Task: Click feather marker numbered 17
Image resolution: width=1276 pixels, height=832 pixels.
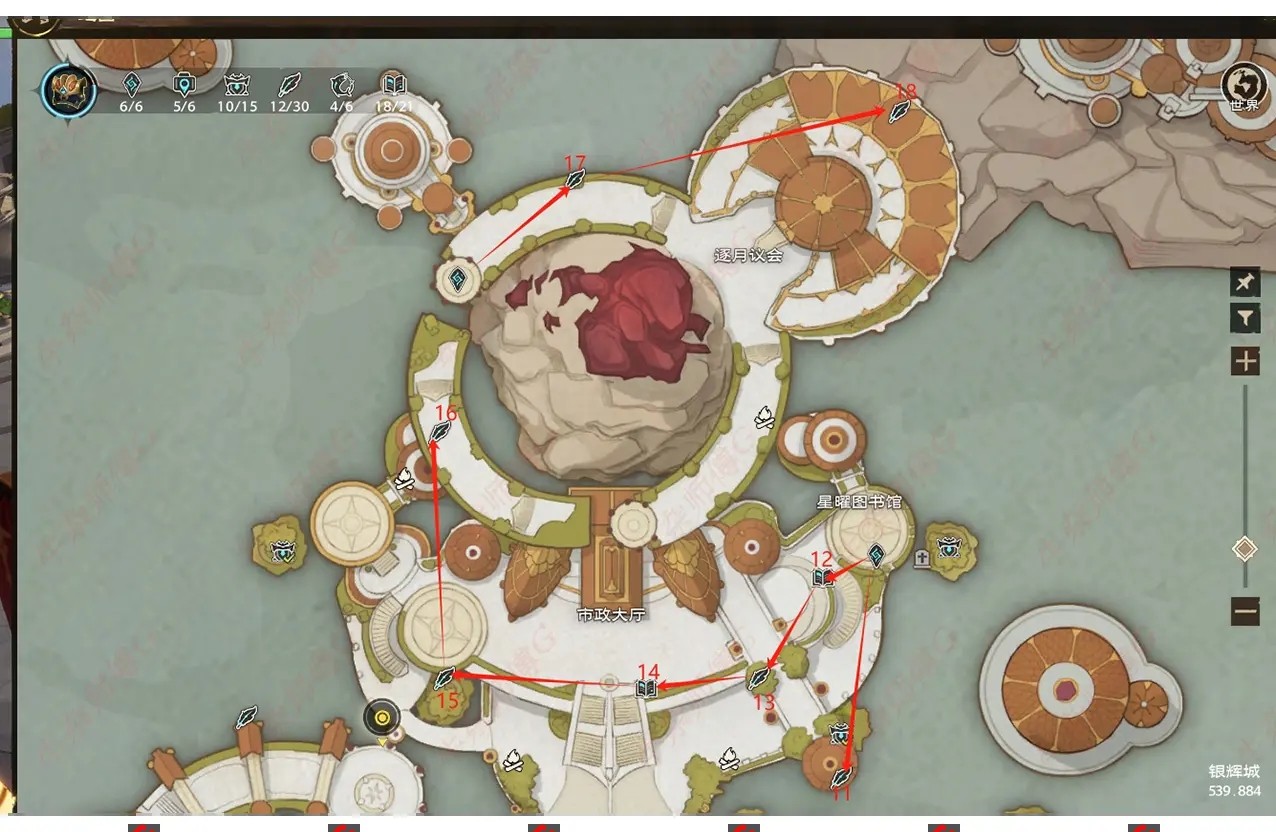Action: (x=576, y=180)
